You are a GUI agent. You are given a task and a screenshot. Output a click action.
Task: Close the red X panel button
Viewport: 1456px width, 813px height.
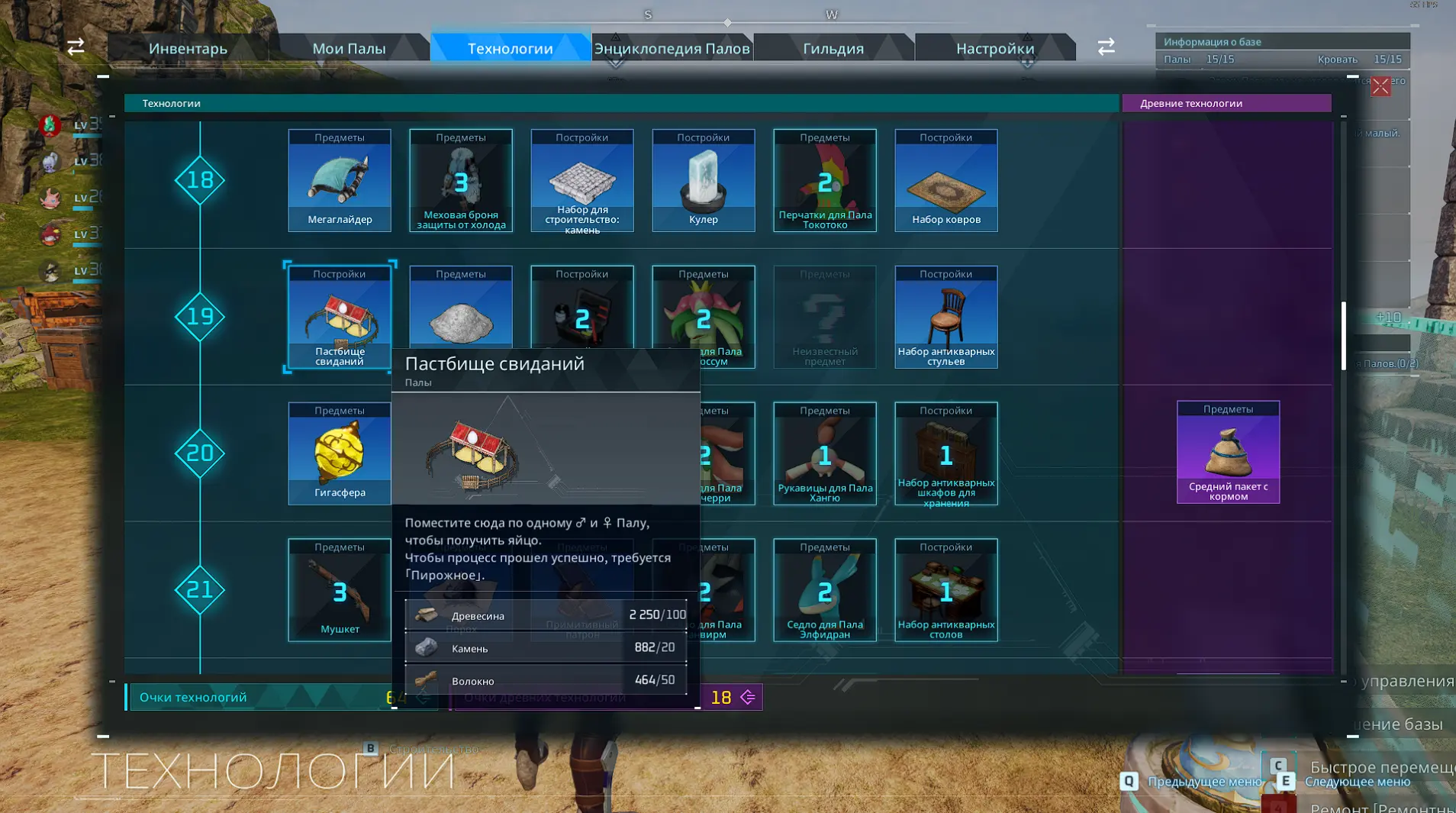[x=1380, y=86]
